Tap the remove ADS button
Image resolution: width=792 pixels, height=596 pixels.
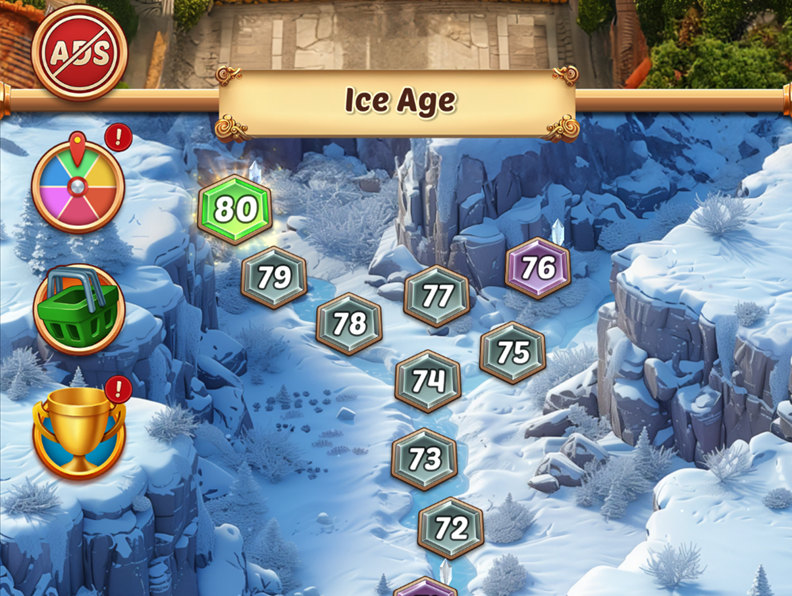click(x=79, y=53)
